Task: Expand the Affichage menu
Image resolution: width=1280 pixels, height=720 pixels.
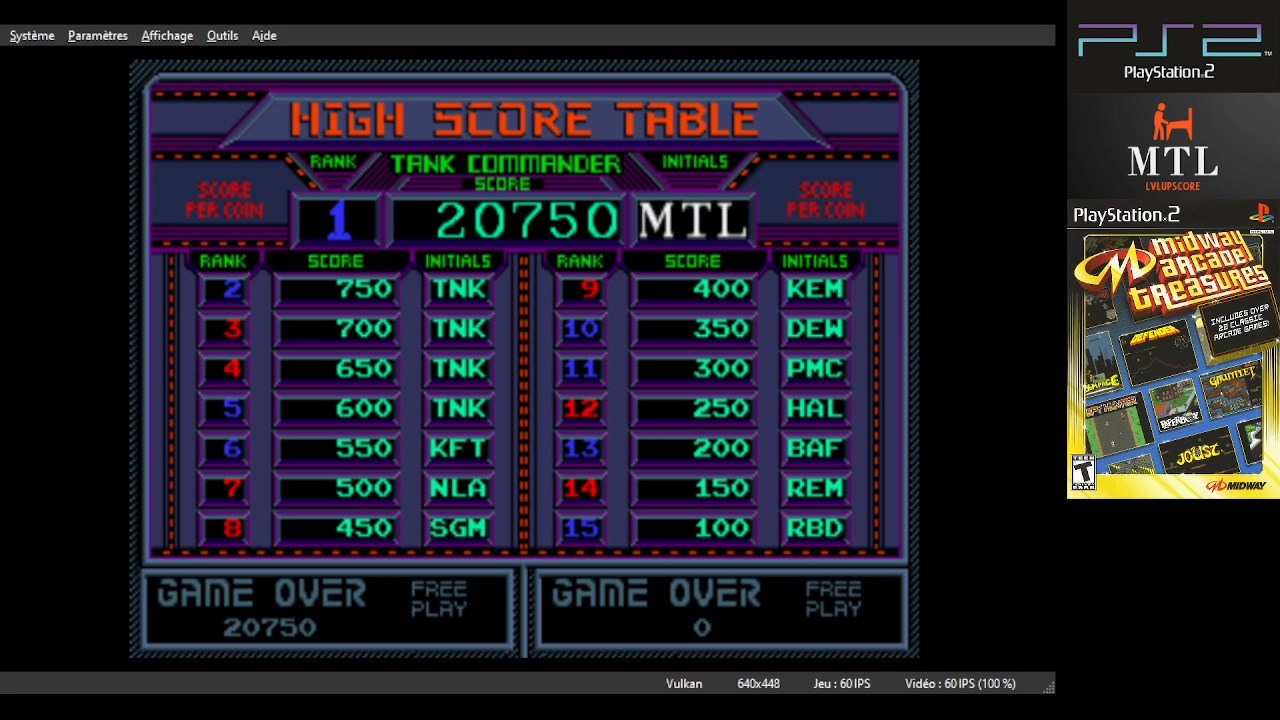Action: pyautogui.click(x=166, y=35)
